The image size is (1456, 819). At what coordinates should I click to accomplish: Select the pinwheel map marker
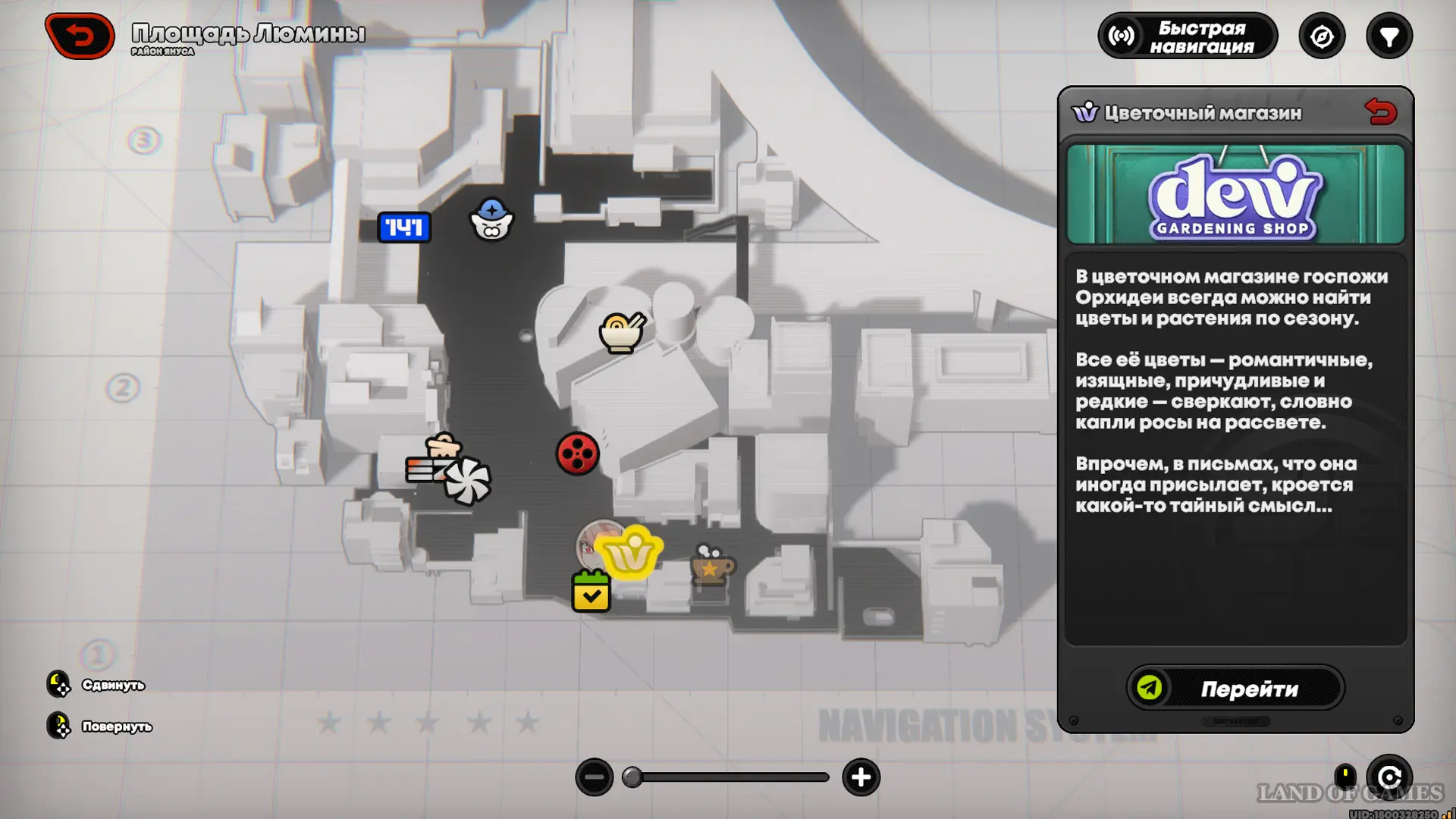click(467, 481)
